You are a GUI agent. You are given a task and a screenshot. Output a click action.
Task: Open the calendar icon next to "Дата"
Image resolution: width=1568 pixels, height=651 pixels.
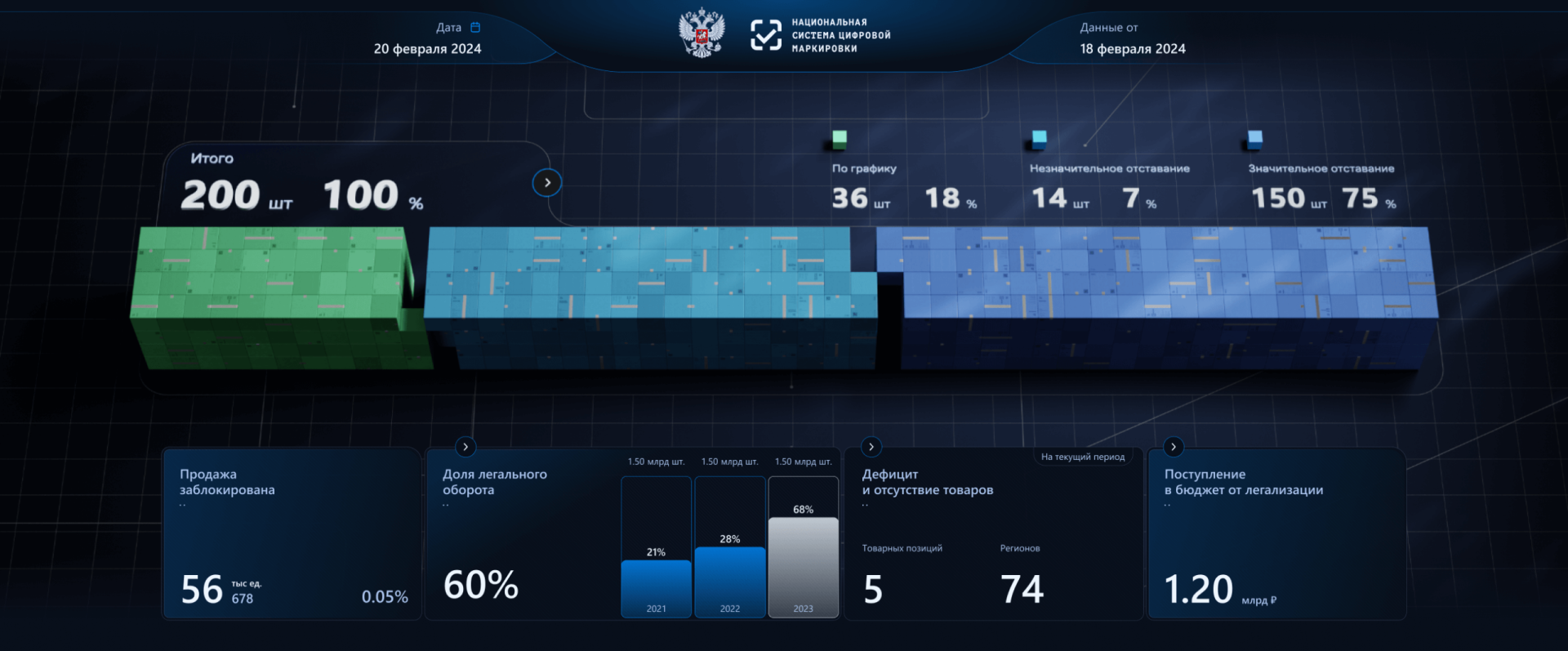coord(476,27)
